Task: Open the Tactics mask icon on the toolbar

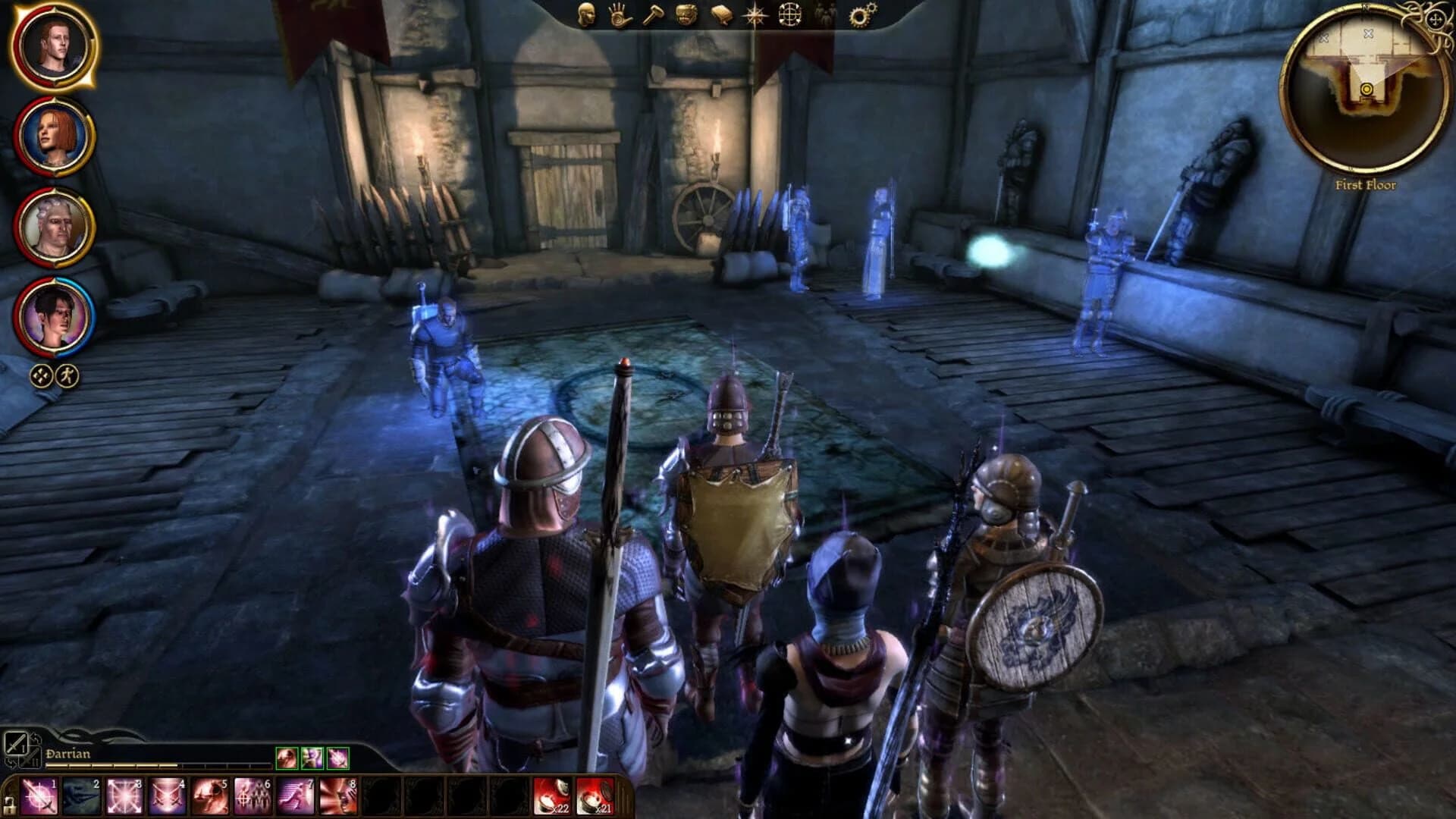Action: click(x=688, y=17)
